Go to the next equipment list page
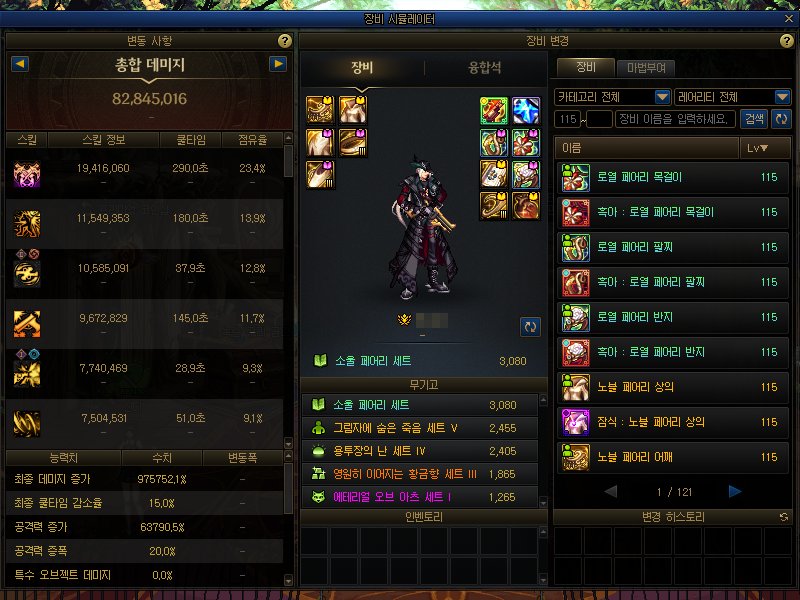800x600 pixels. [735, 491]
